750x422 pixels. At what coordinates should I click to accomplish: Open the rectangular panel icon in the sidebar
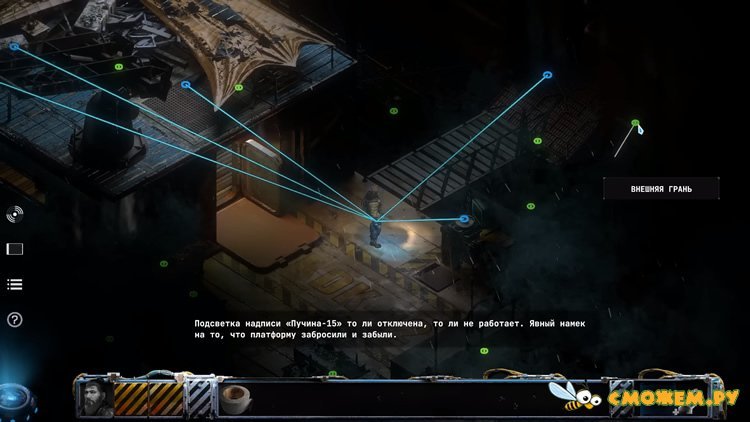[14, 249]
